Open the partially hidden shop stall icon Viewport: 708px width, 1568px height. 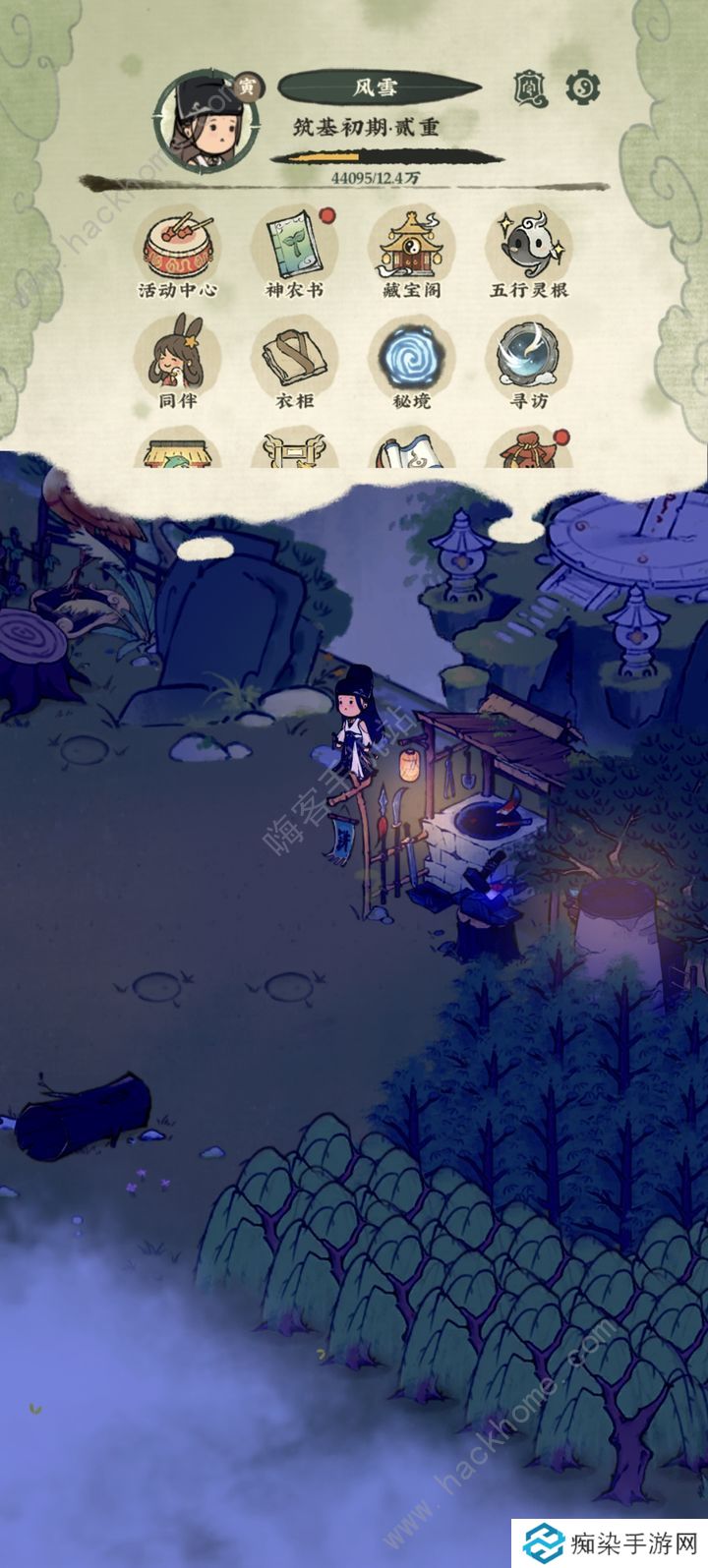pos(177,452)
